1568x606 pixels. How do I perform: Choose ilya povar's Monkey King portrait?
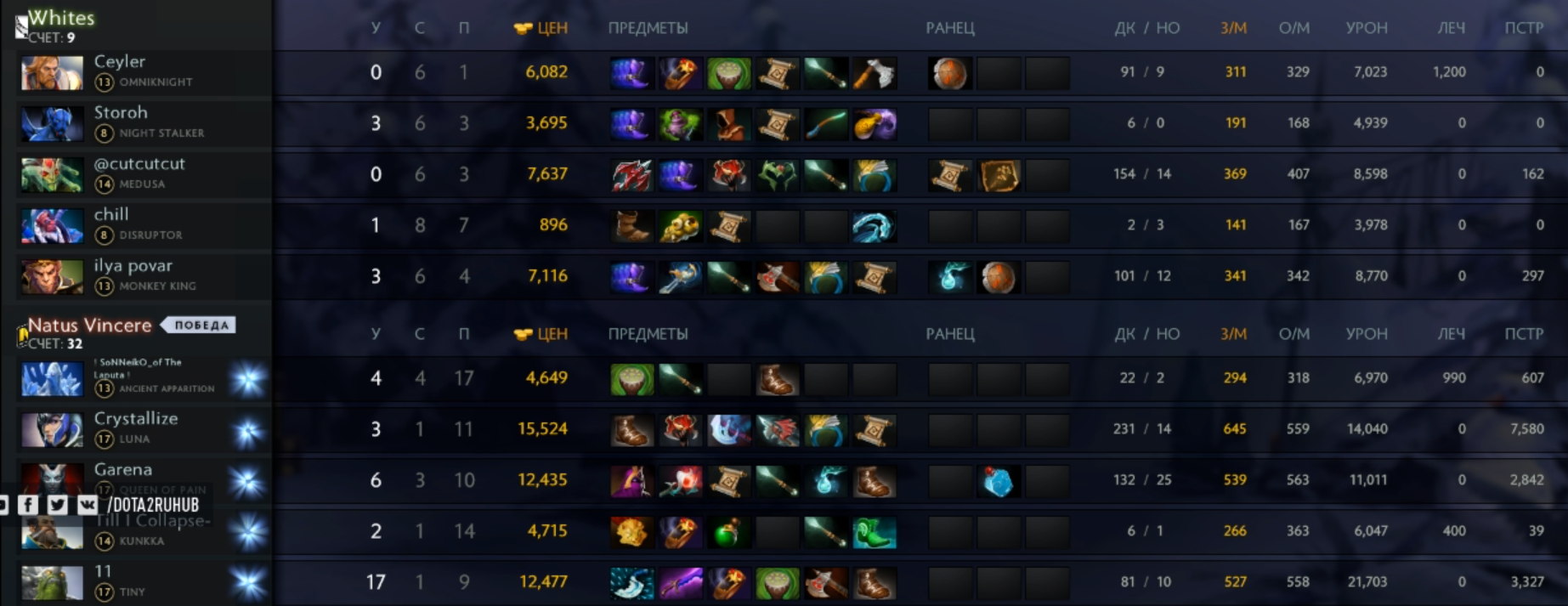coord(52,277)
